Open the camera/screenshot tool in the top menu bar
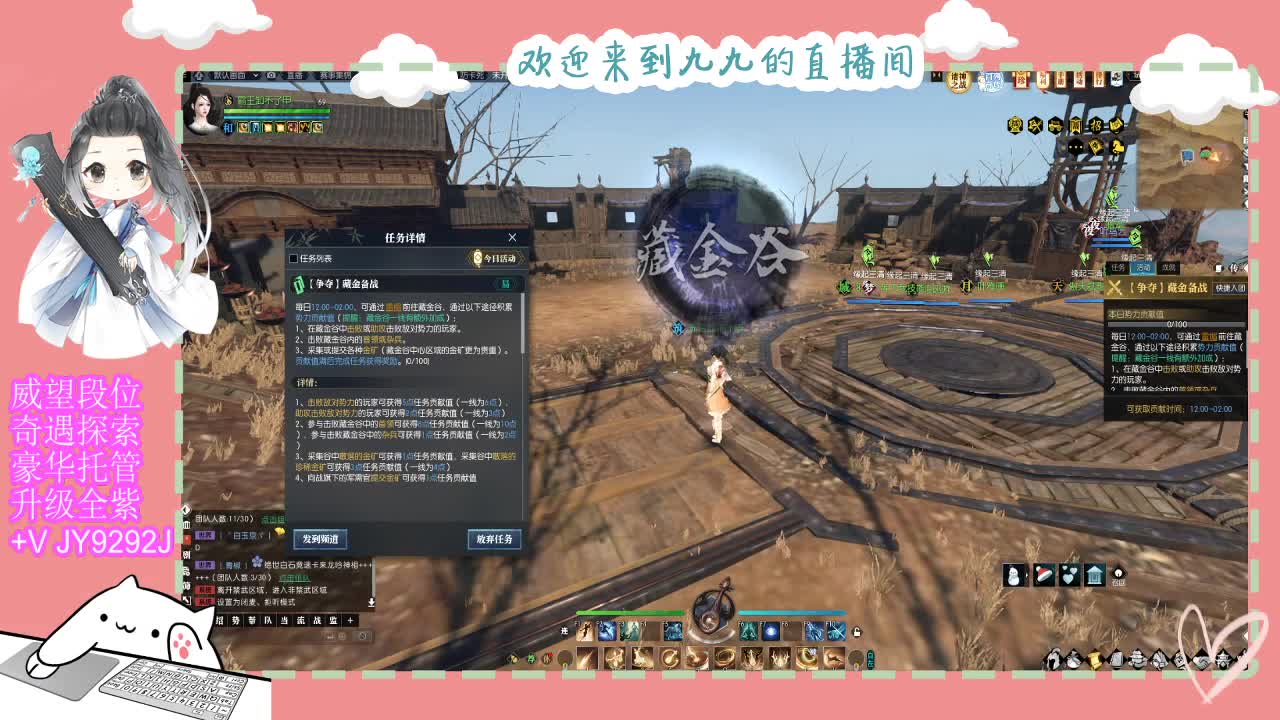1280x720 pixels. click(271, 75)
